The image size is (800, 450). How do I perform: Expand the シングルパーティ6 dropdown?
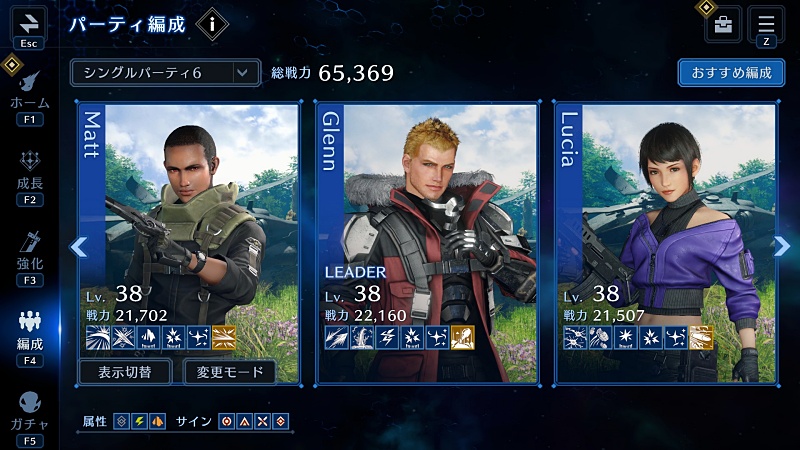[x=165, y=73]
